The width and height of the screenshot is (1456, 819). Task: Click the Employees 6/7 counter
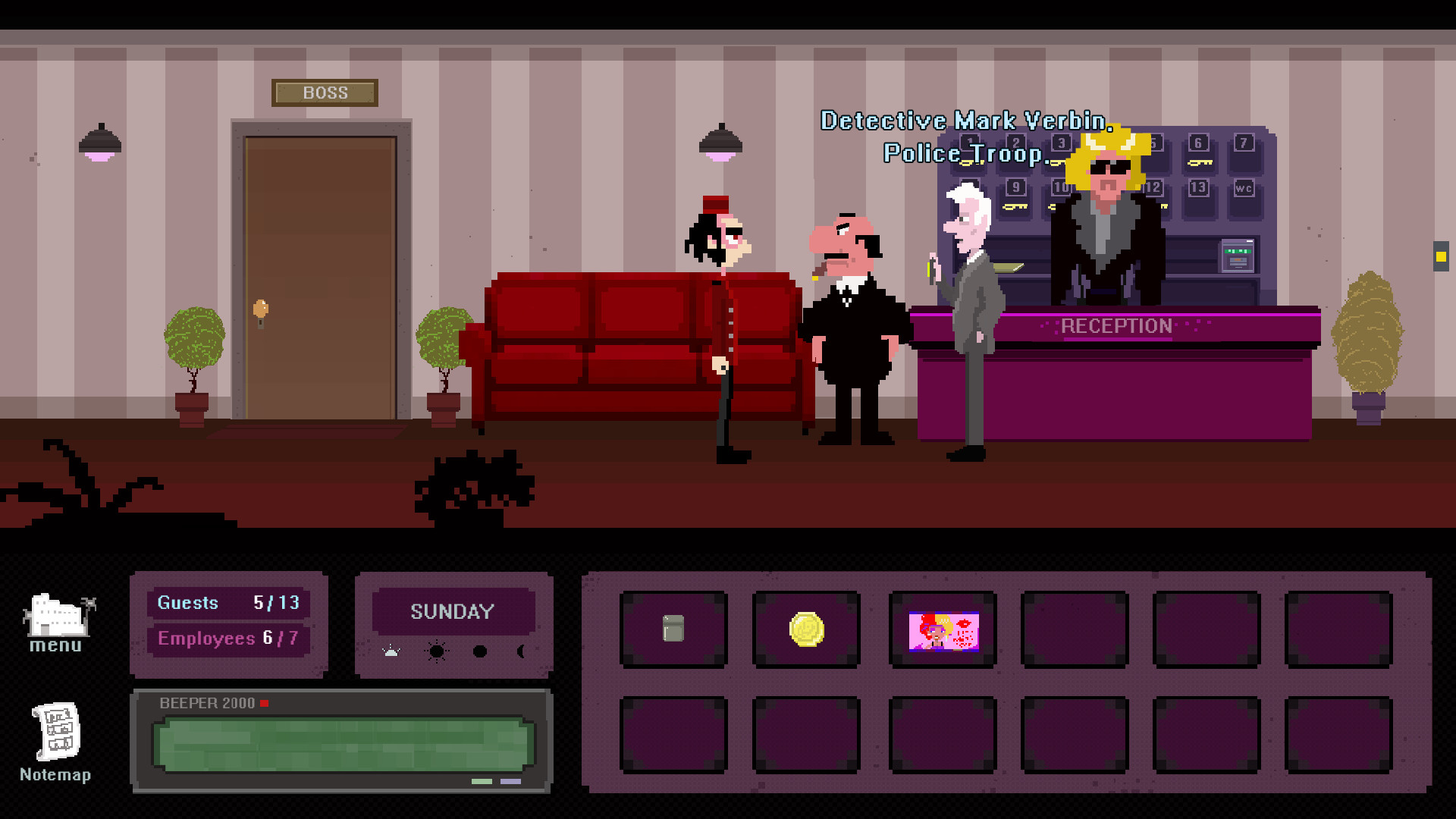point(229,639)
